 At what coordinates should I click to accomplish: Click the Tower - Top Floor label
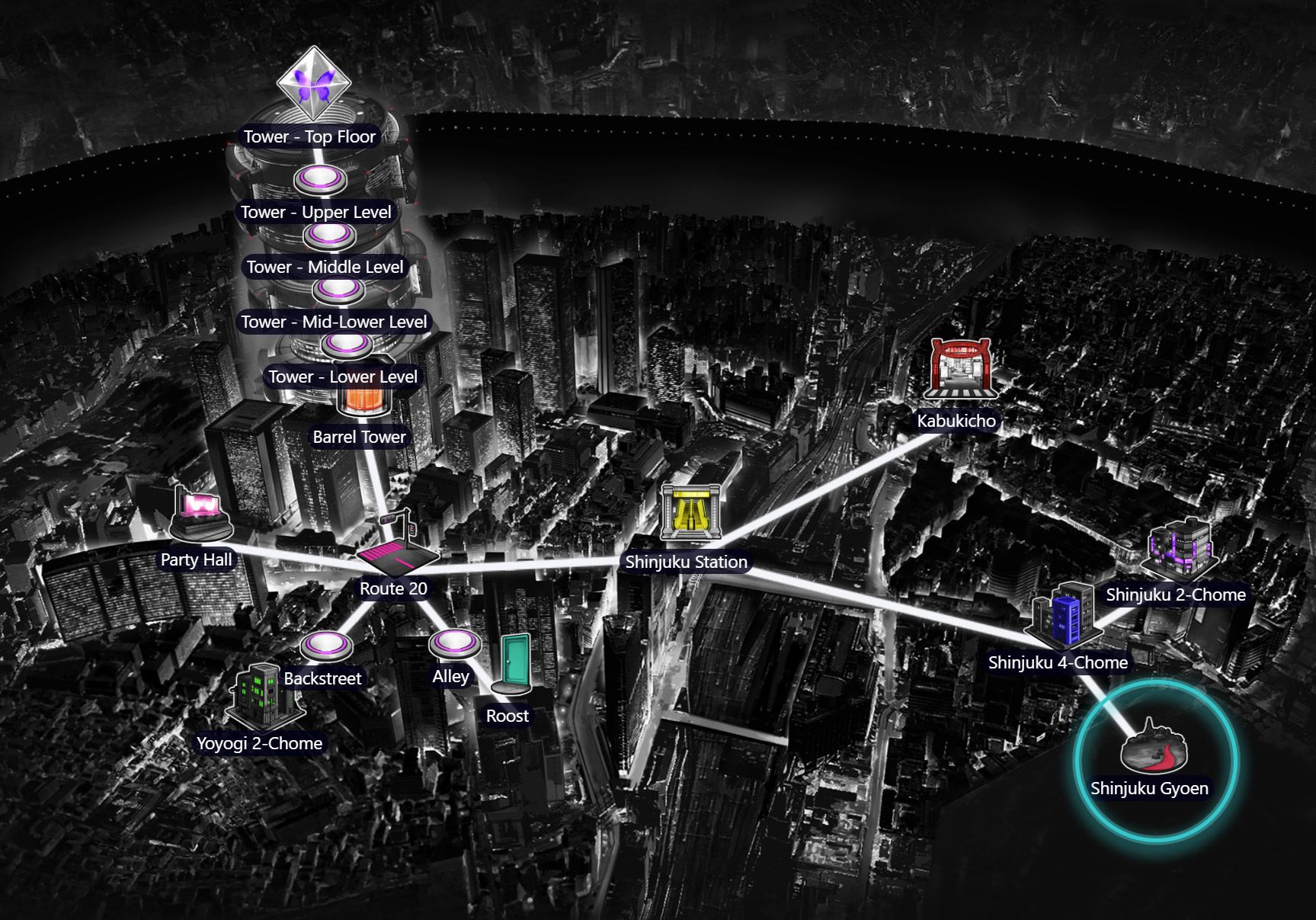coord(309,137)
